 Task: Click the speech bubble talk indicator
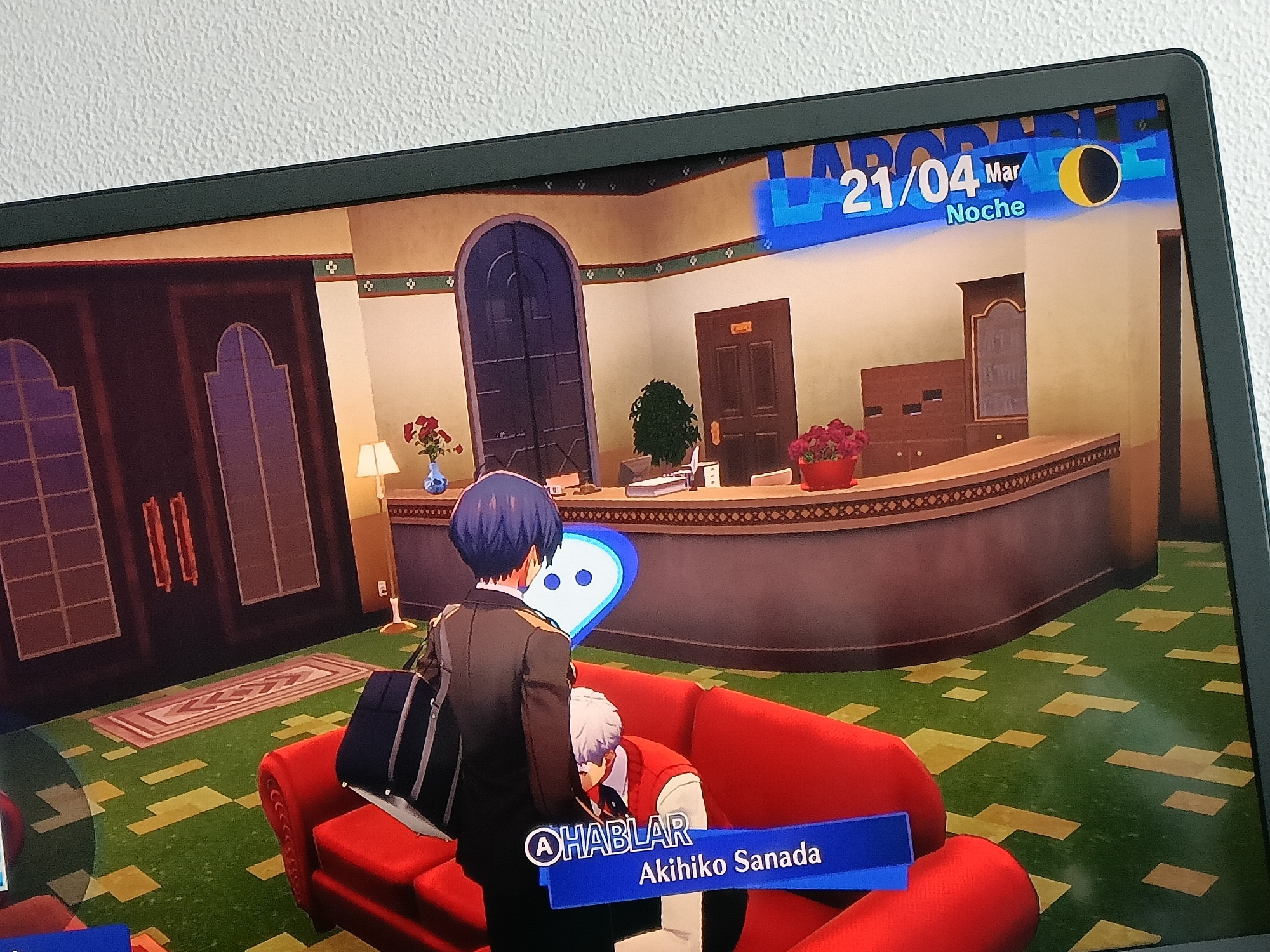coord(576,582)
